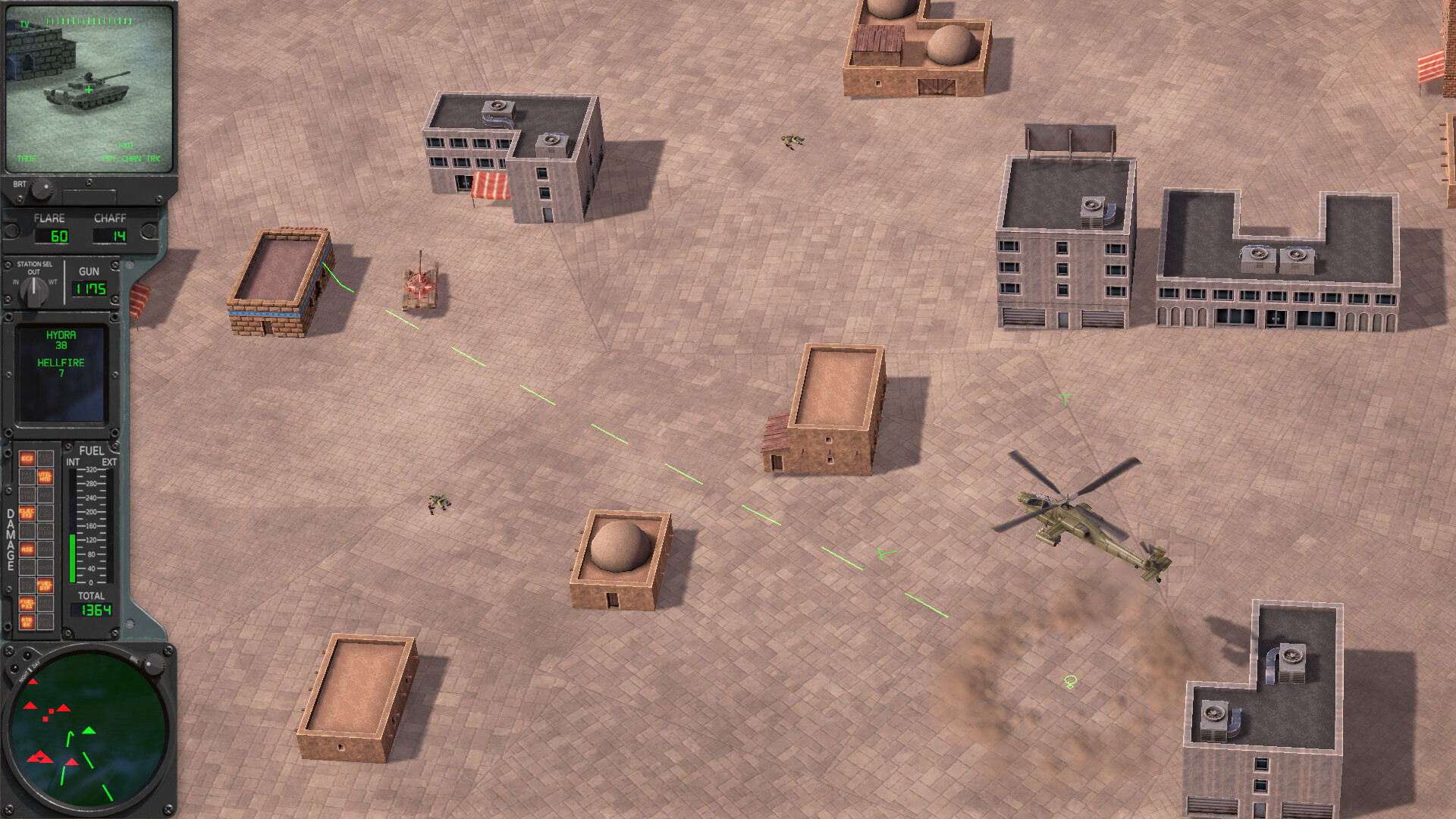This screenshot has height=819, width=1456.
Task: Select a red enemy triangle on the radar display
Action: (x=31, y=706)
